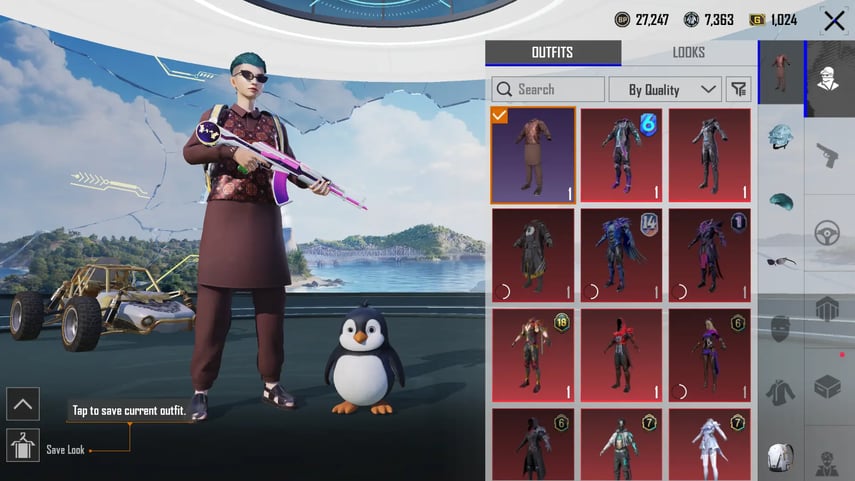Image resolution: width=855 pixels, height=481 pixels.
Task: Select the Outfits tab
Action: pyautogui.click(x=552, y=53)
